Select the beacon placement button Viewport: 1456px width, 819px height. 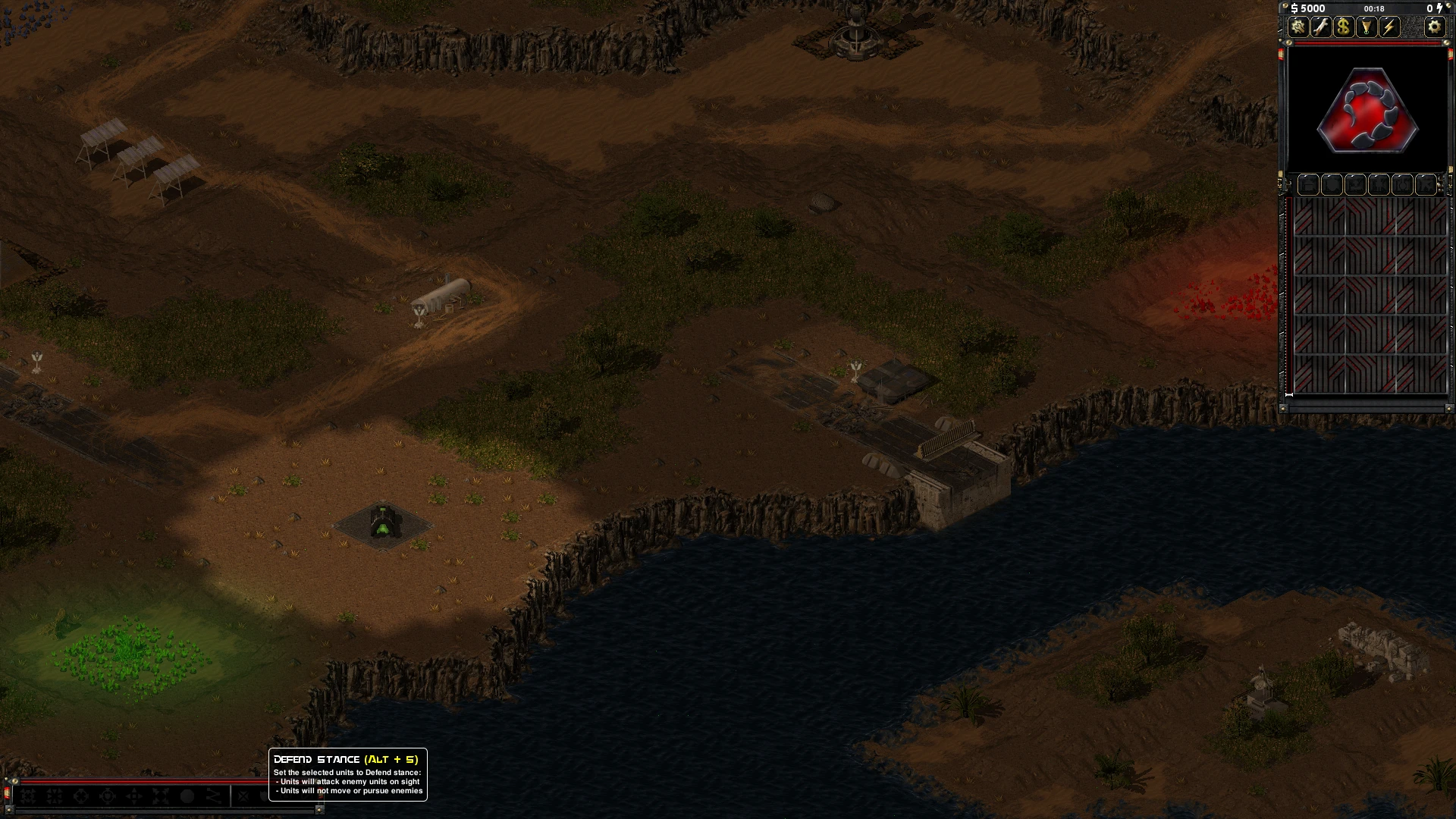point(1367,27)
